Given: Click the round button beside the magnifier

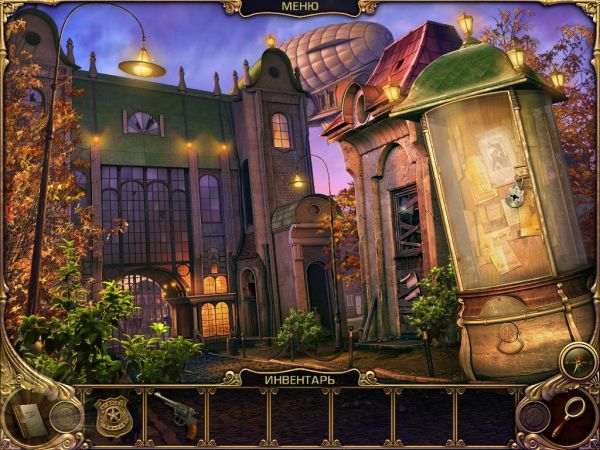Looking at the screenshot, I should click(x=536, y=416).
